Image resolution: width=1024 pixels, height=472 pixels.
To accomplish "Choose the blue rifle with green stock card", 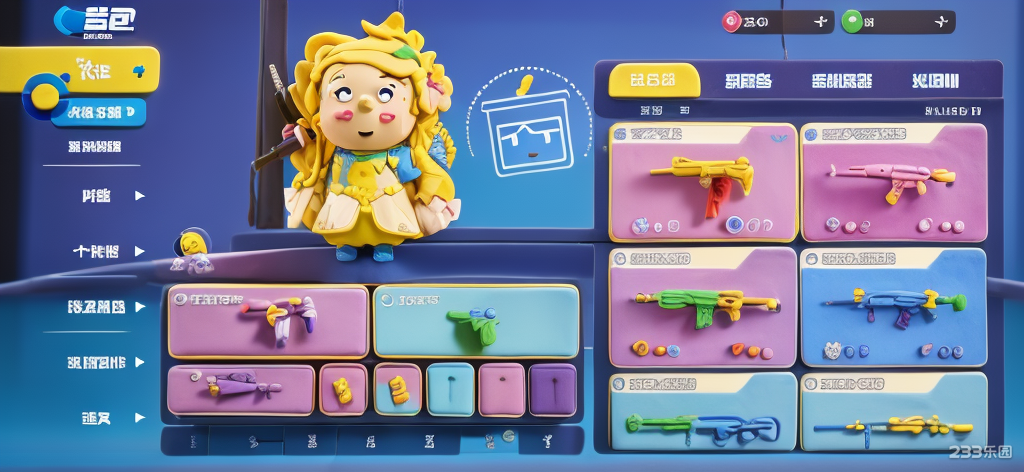I will 893,306.
